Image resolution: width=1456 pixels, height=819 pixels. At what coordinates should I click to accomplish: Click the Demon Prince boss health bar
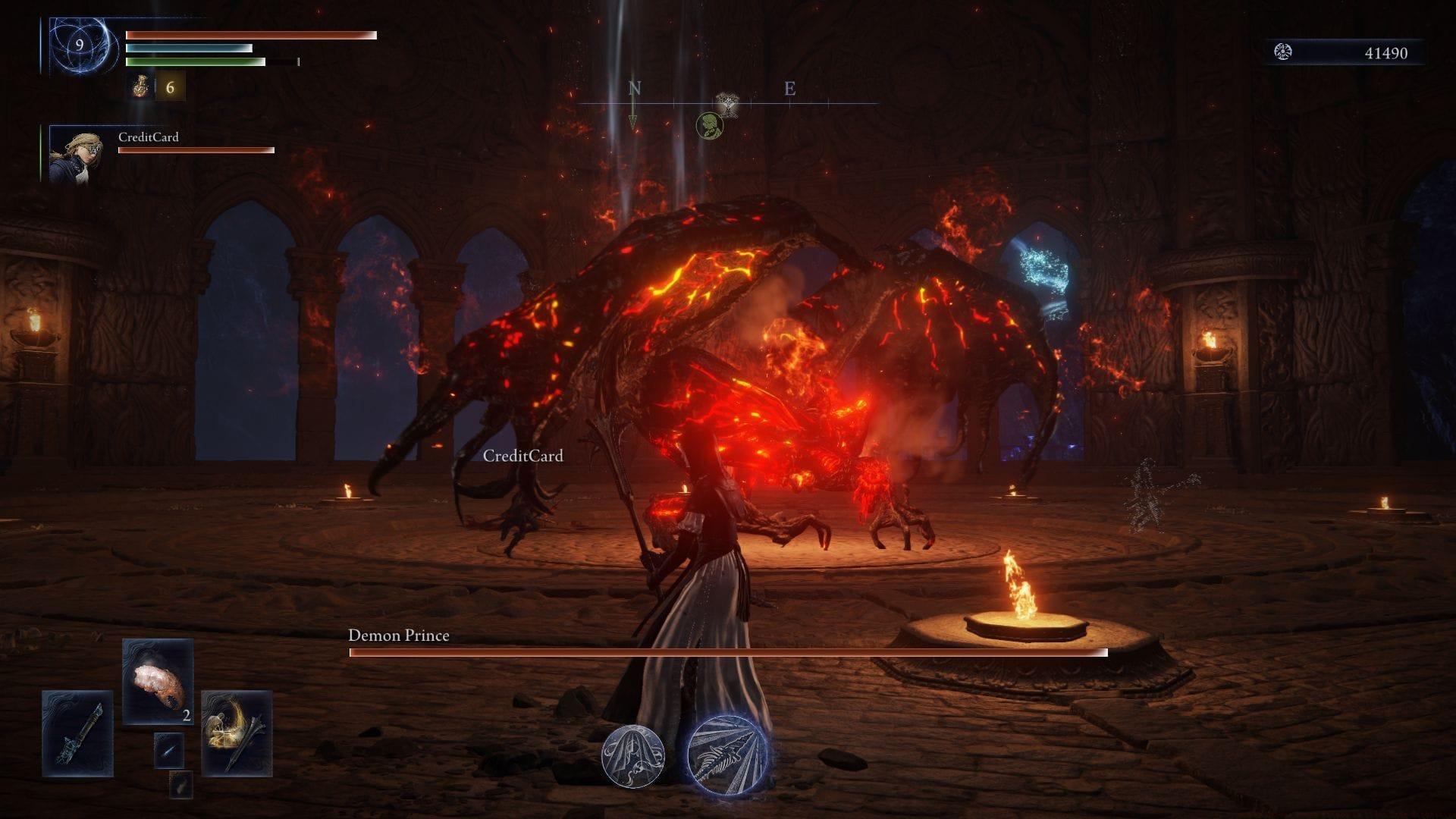(x=728, y=654)
